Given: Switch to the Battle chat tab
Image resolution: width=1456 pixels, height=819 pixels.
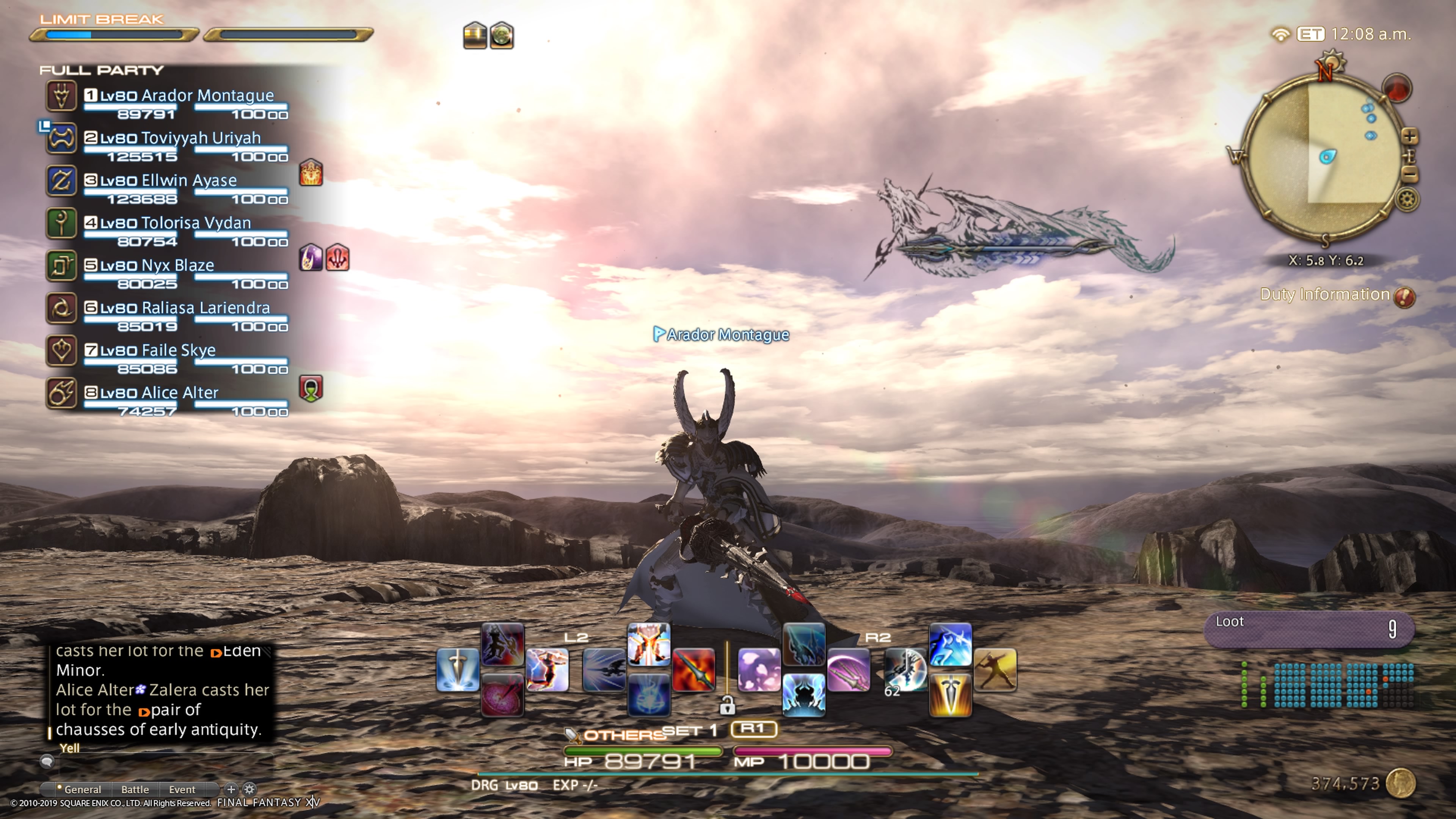Looking at the screenshot, I should [135, 789].
